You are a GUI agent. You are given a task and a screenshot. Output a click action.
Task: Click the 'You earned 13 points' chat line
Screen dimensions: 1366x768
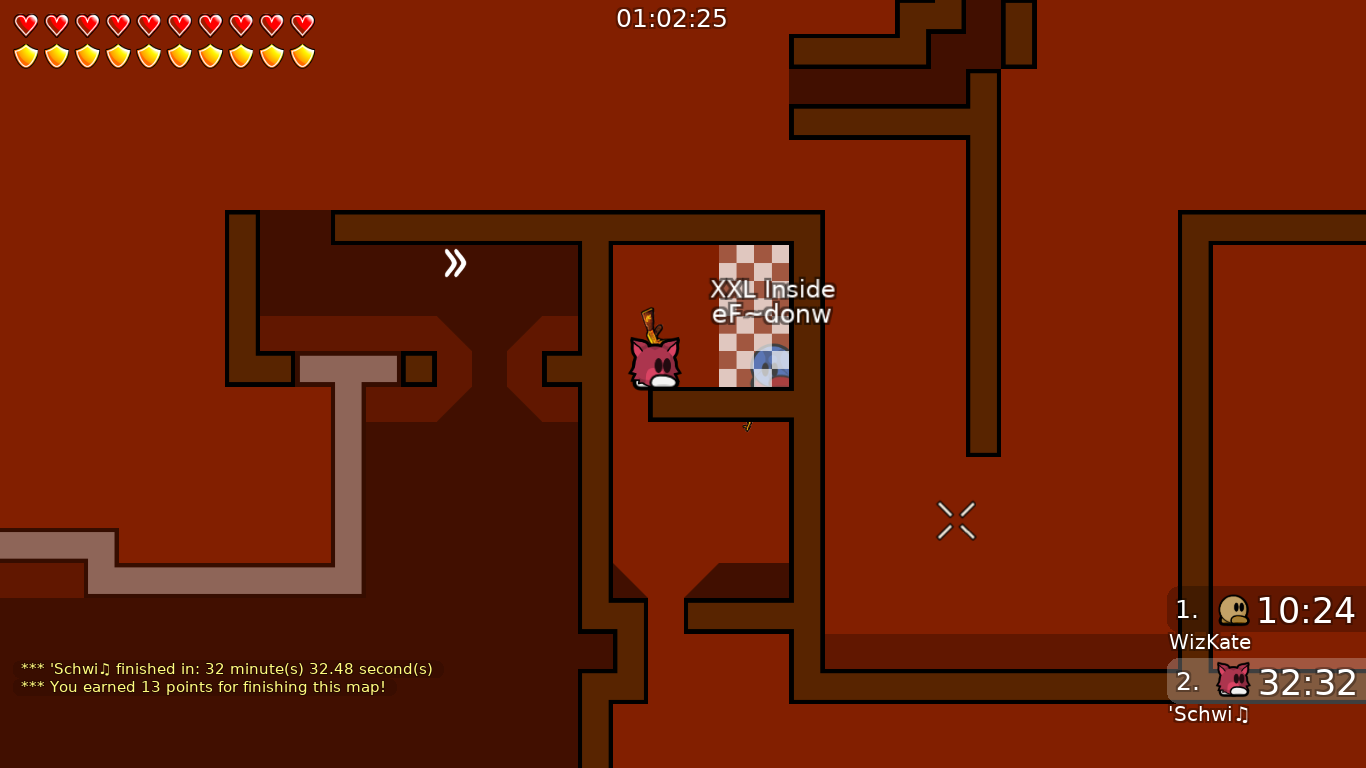(203, 687)
